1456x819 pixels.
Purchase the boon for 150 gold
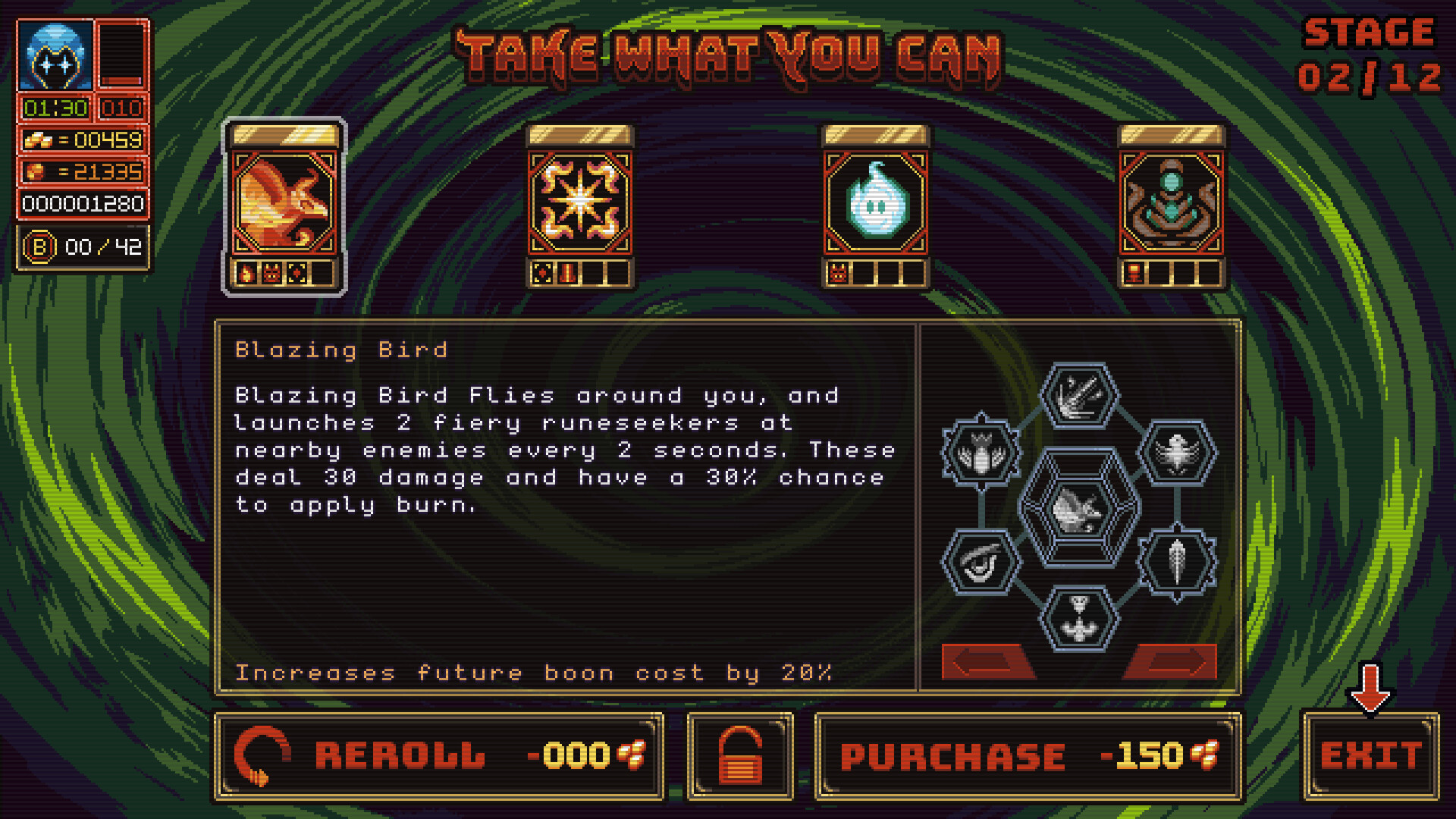1028,756
